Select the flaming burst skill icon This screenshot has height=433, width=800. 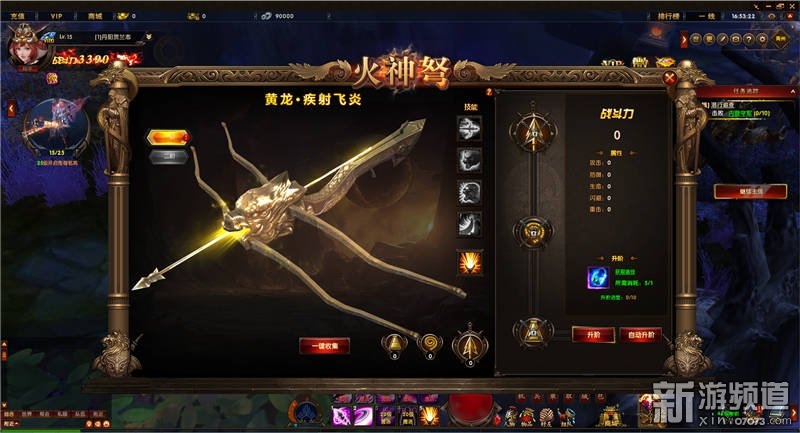click(x=469, y=261)
